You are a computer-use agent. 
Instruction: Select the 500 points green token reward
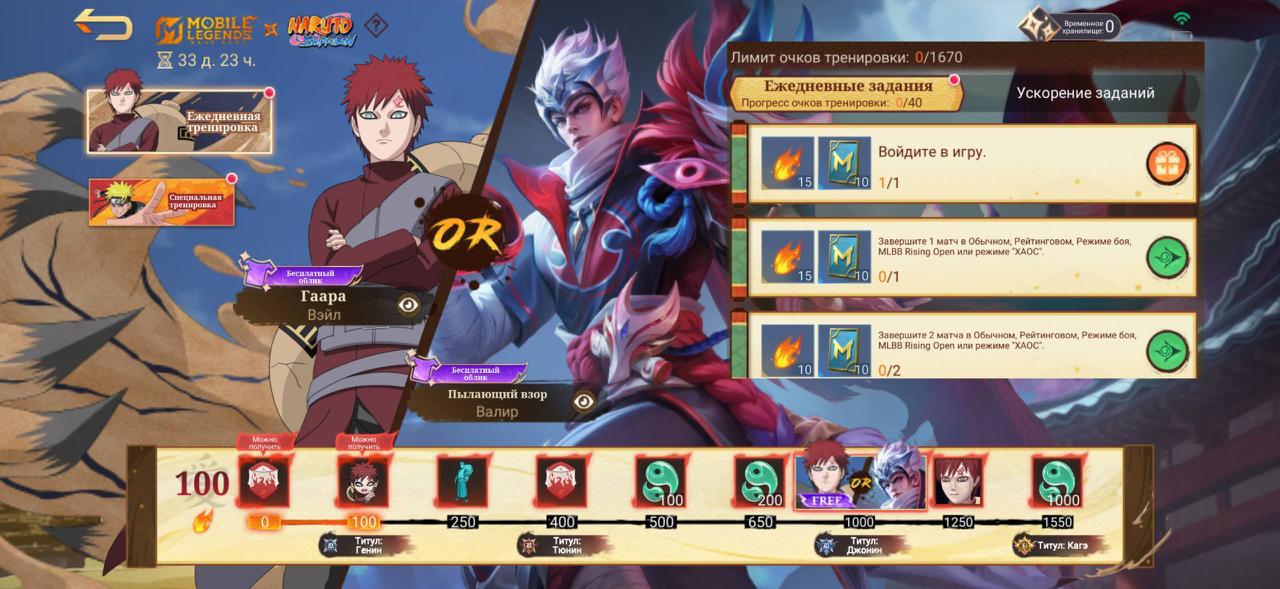point(660,482)
